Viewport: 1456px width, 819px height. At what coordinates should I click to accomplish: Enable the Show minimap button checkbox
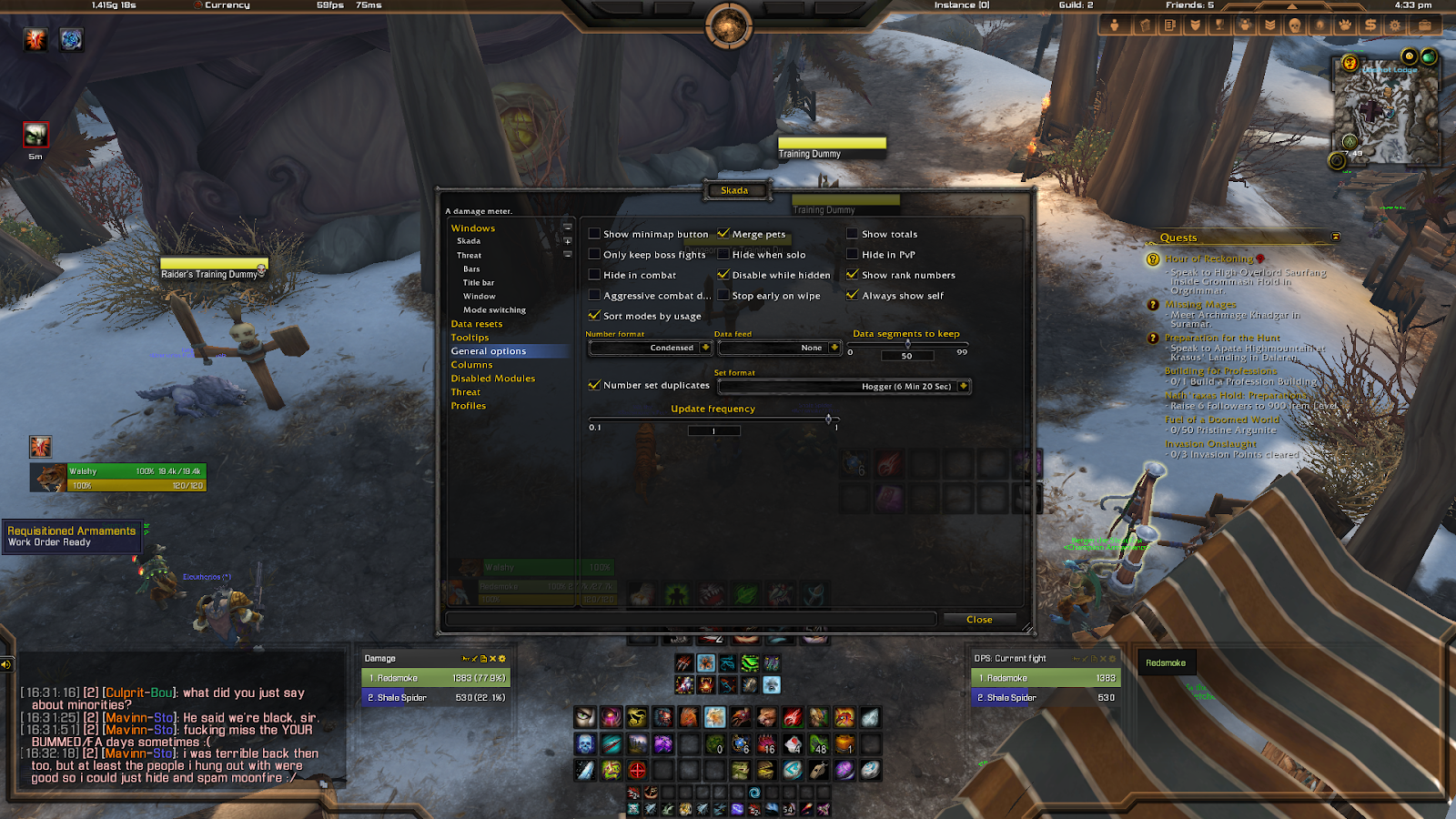pyautogui.click(x=594, y=233)
